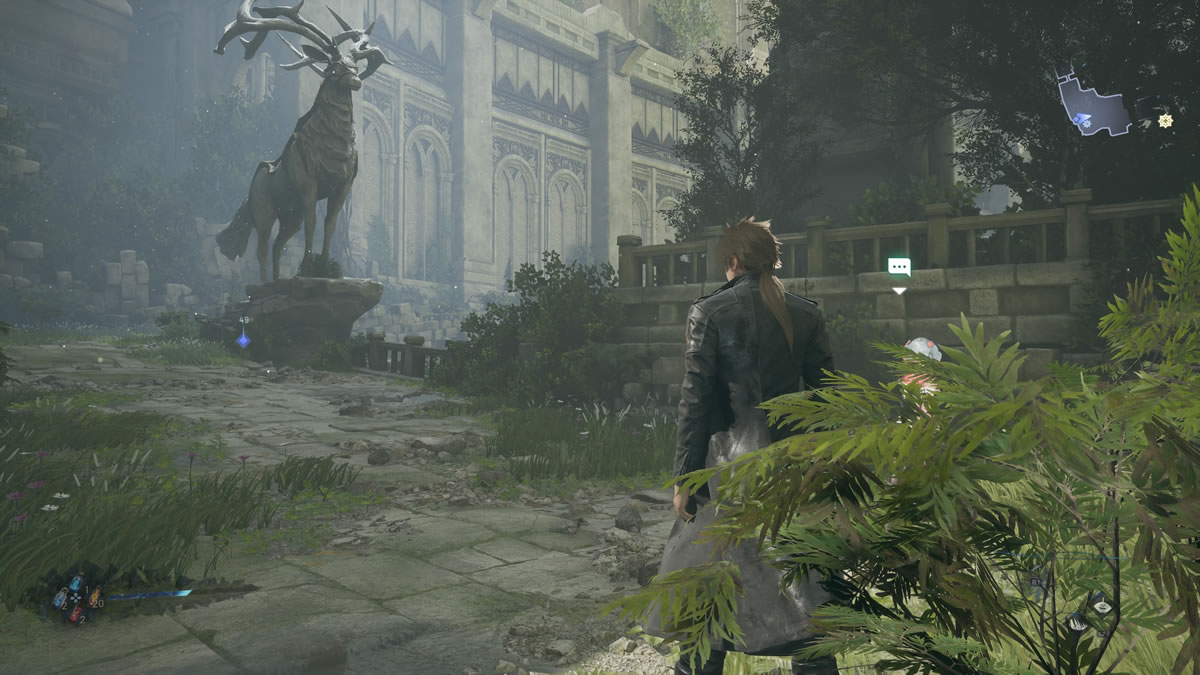Click the white speech bubble talk marker

(x=899, y=266)
